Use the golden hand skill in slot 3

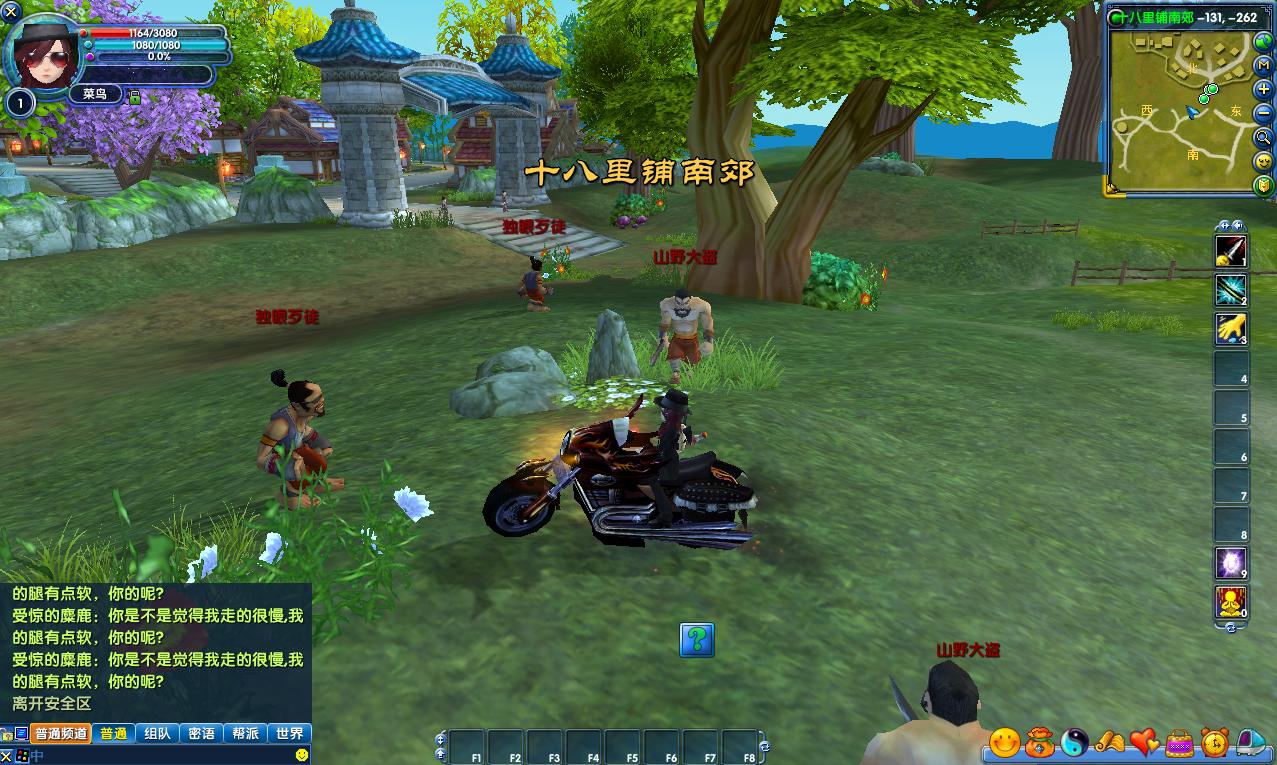point(1231,328)
